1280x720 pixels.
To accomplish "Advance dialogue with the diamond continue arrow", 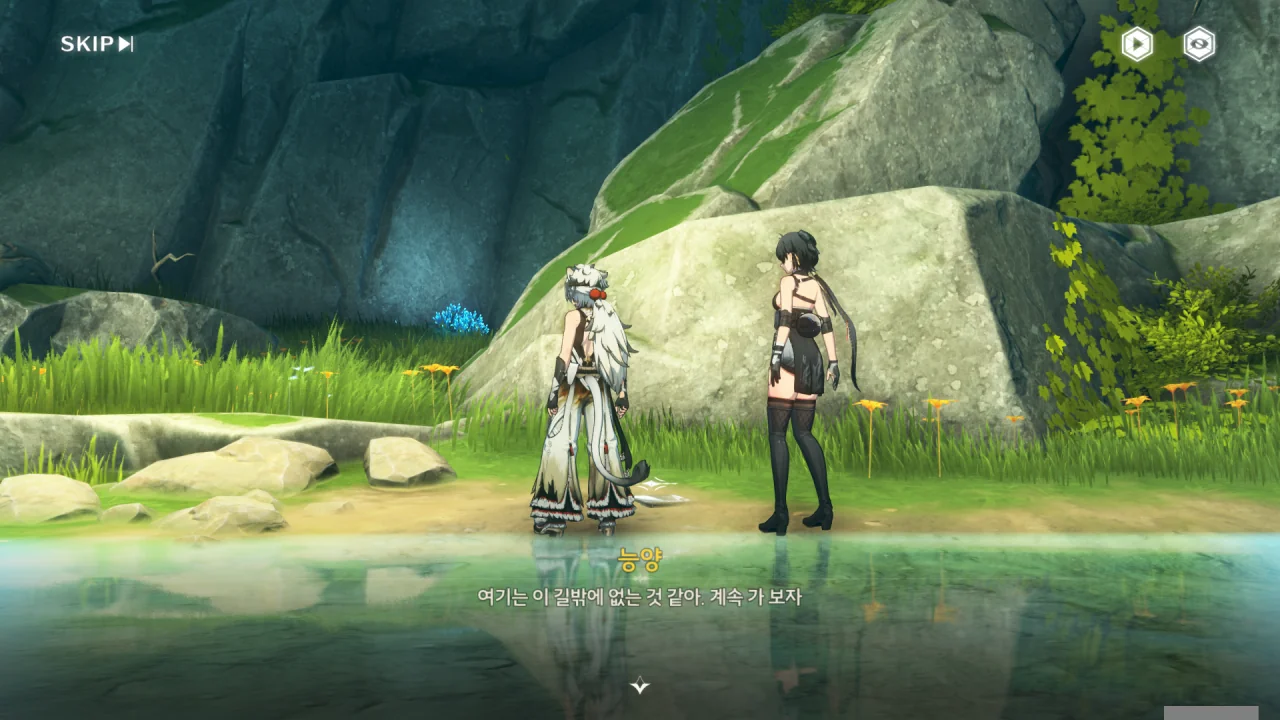I will (640, 685).
